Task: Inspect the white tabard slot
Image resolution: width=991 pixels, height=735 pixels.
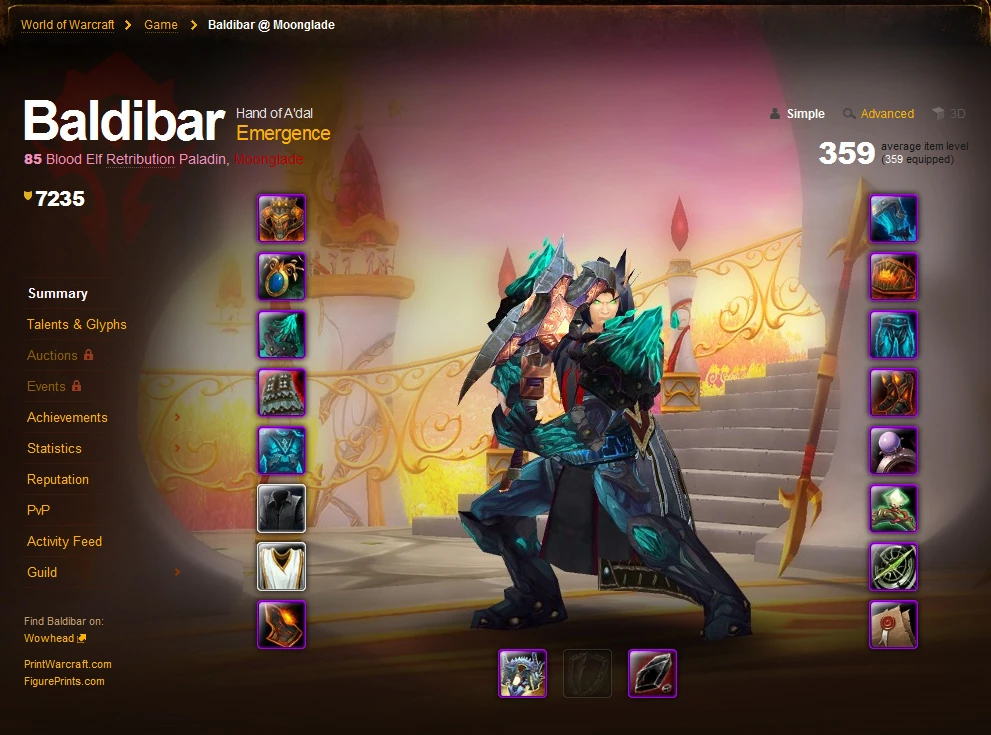Action: click(282, 567)
